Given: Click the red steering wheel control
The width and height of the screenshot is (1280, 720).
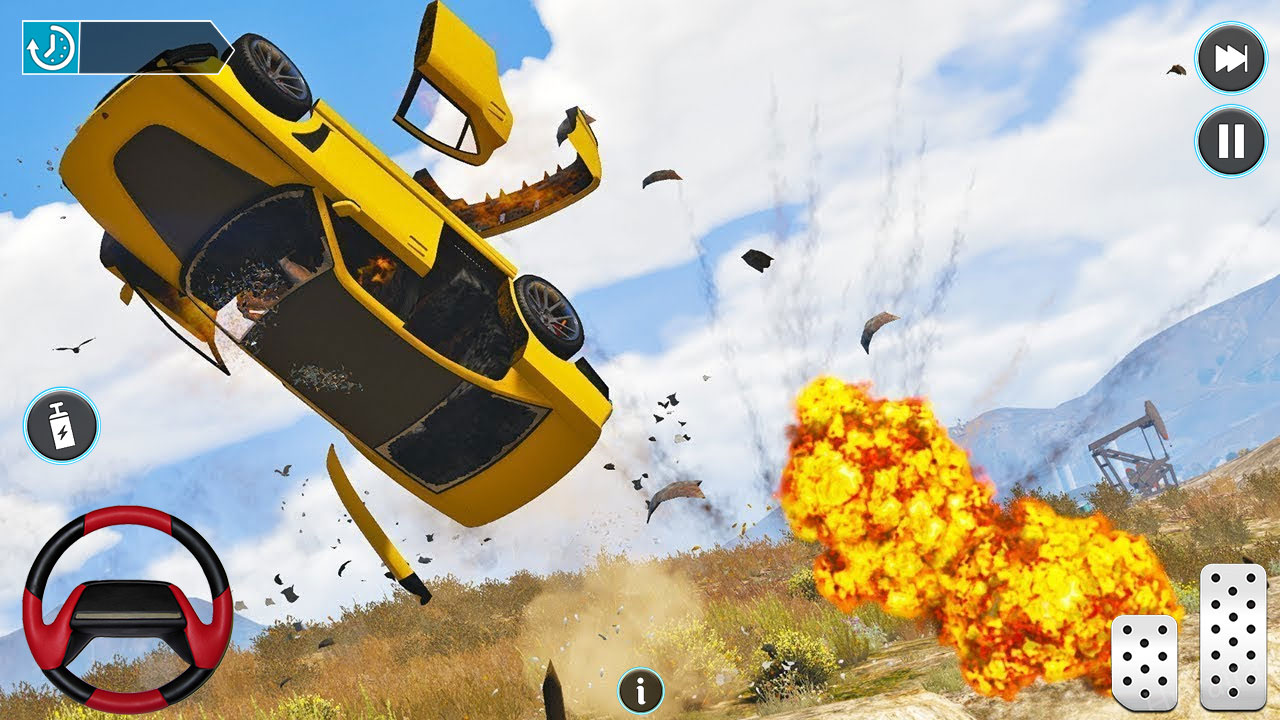Looking at the screenshot, I should click(127, 609).
